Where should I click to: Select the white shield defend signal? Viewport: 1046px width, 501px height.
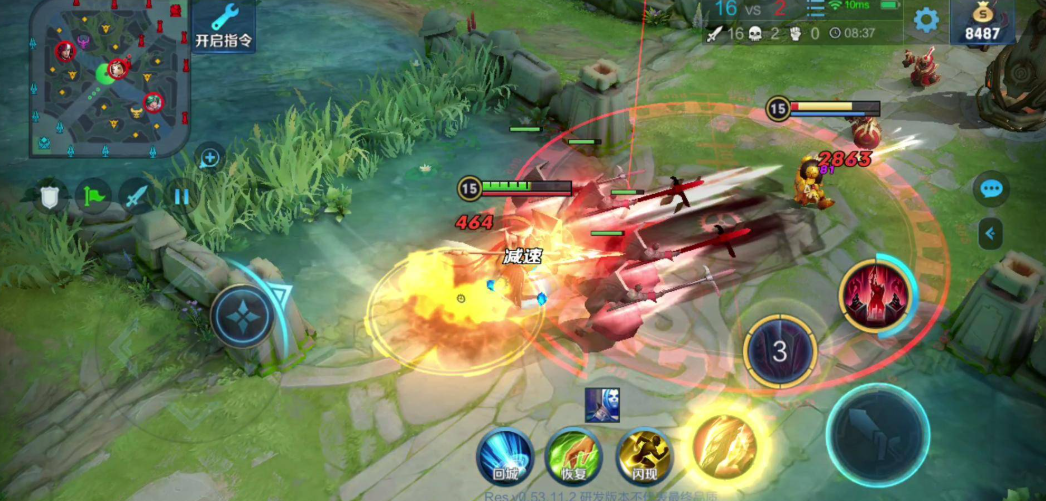click(50, 195)
